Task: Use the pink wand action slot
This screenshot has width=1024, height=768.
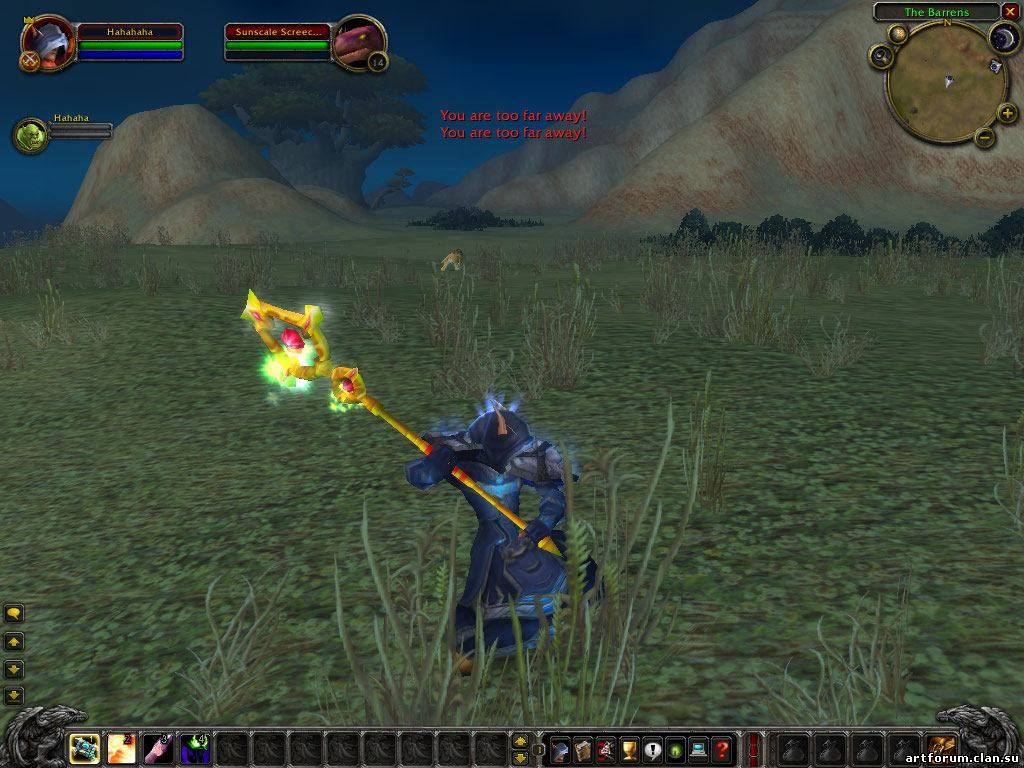Action: pos(158,748)
